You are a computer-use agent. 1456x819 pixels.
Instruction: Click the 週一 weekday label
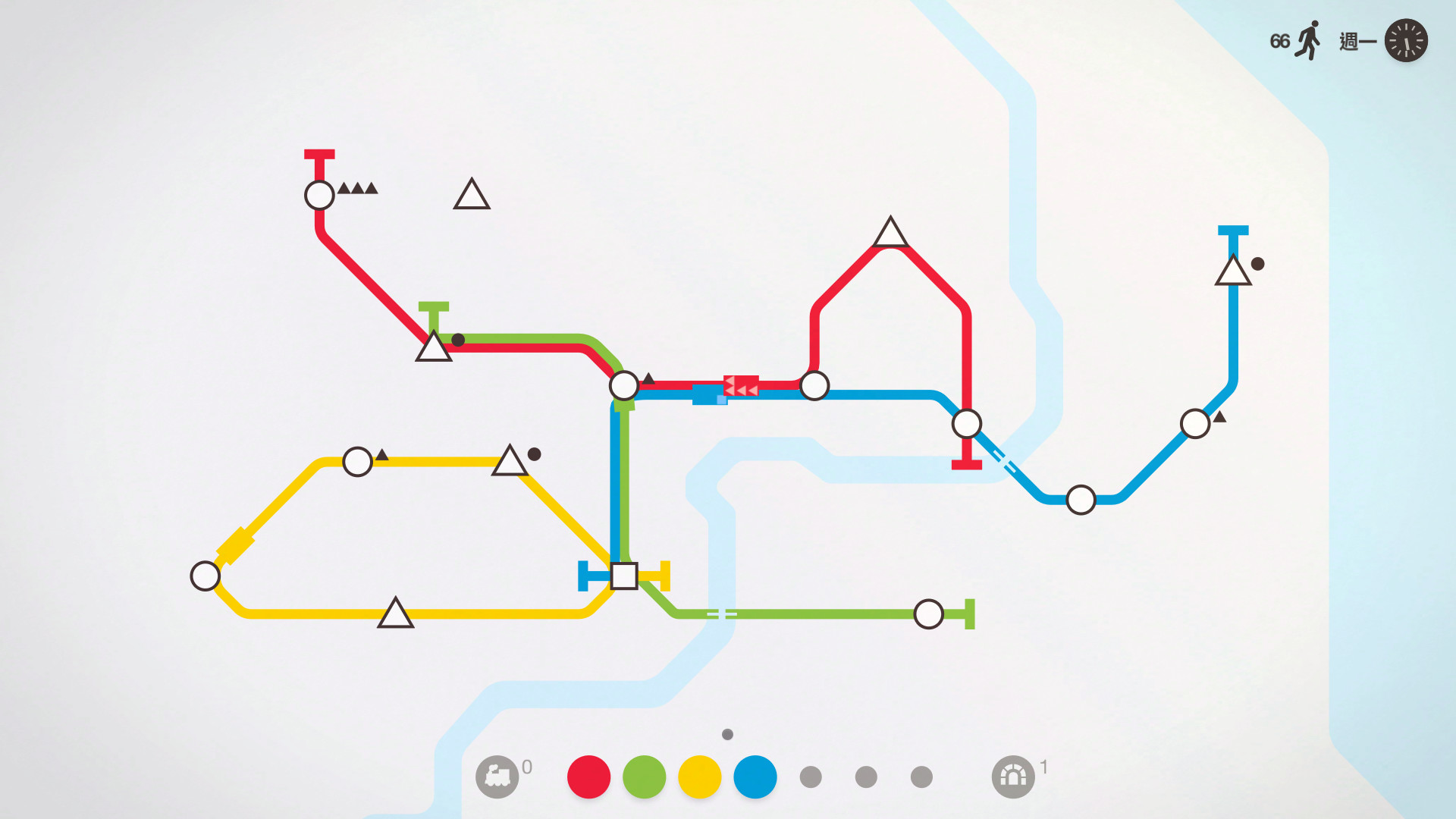tap(1357, 42)
